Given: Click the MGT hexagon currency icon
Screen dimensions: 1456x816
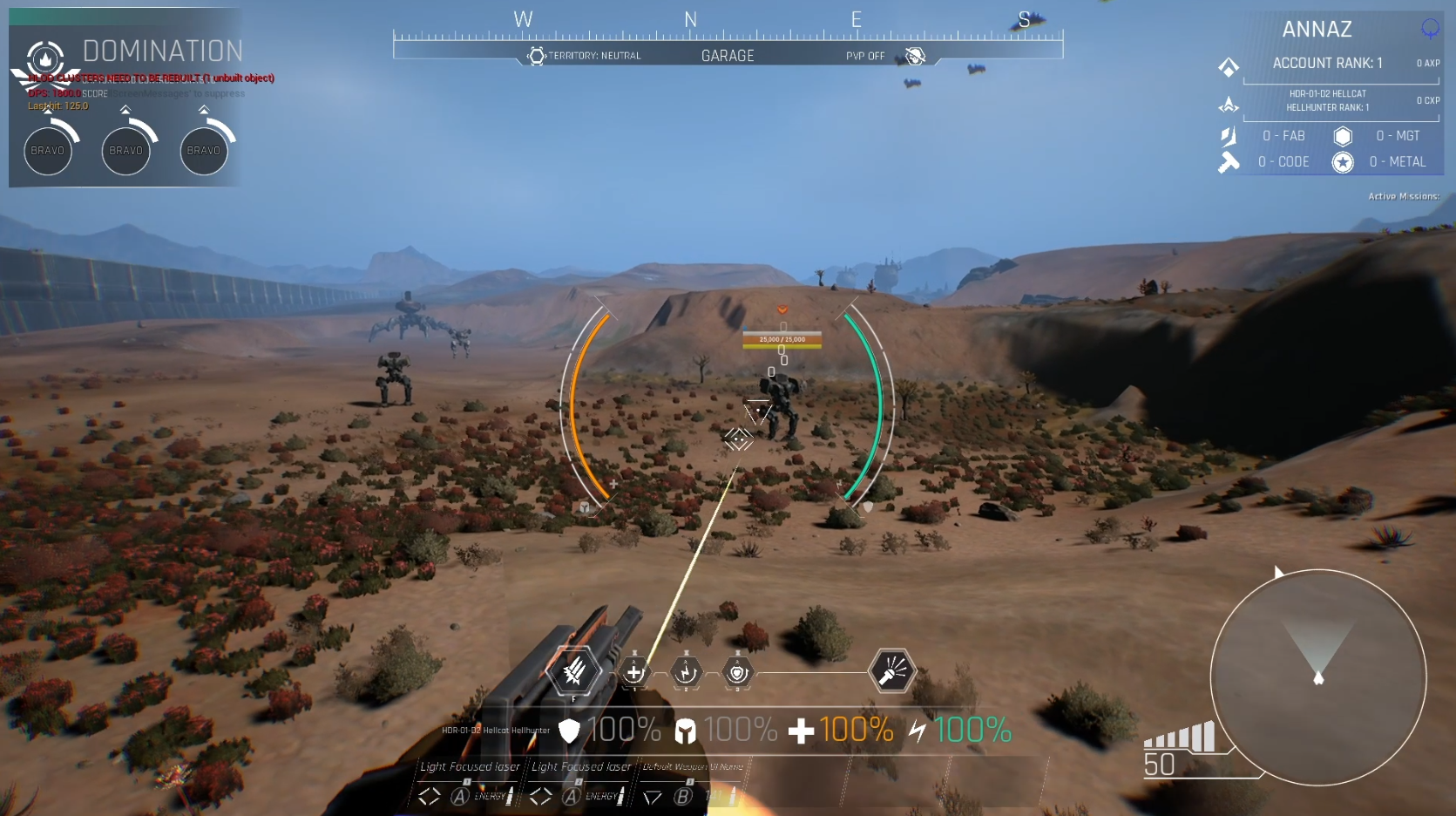Looking at the screenshot, I should (1343, 136).
